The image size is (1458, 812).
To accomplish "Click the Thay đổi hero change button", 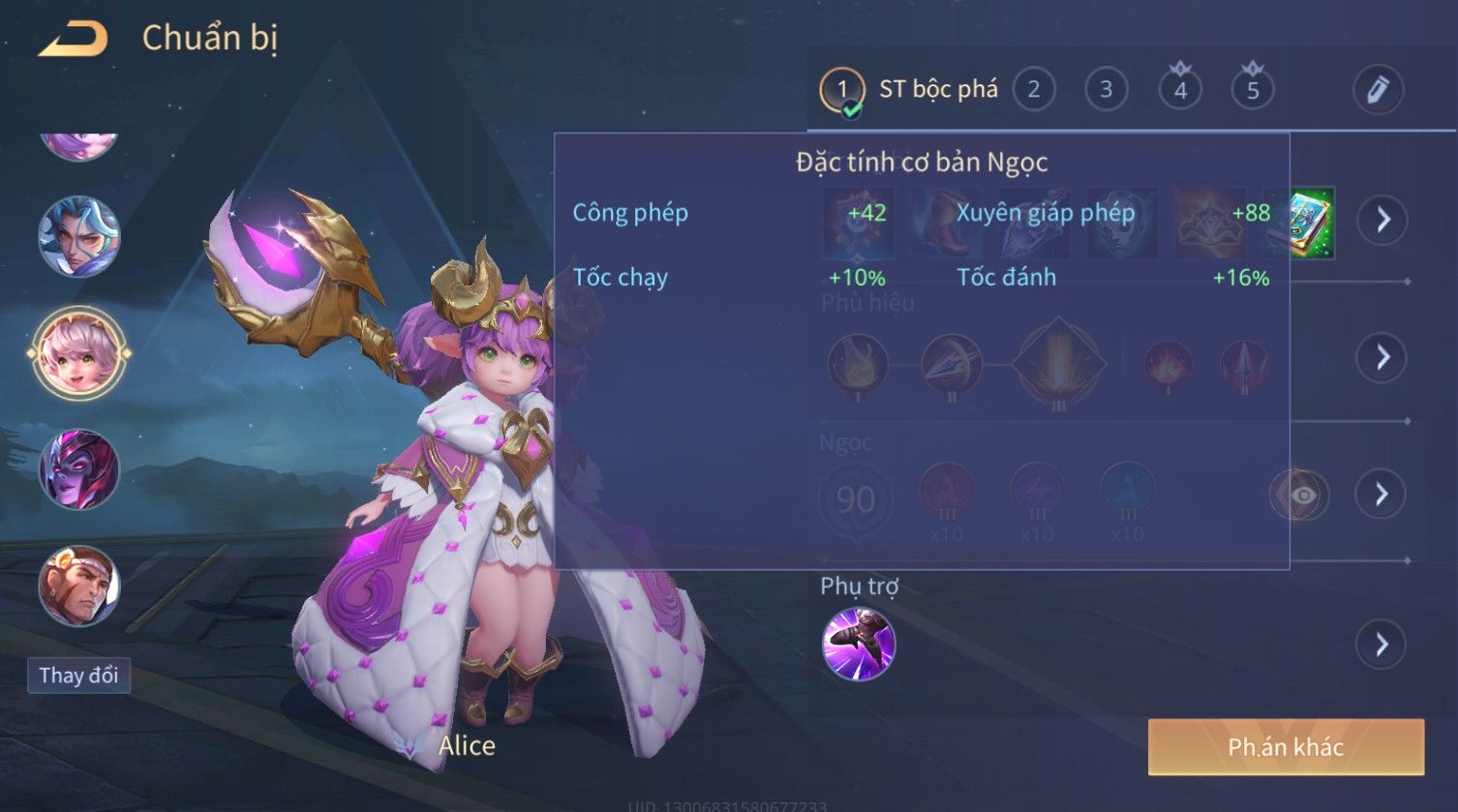I will pyautogui.click(x=78, y=675).
